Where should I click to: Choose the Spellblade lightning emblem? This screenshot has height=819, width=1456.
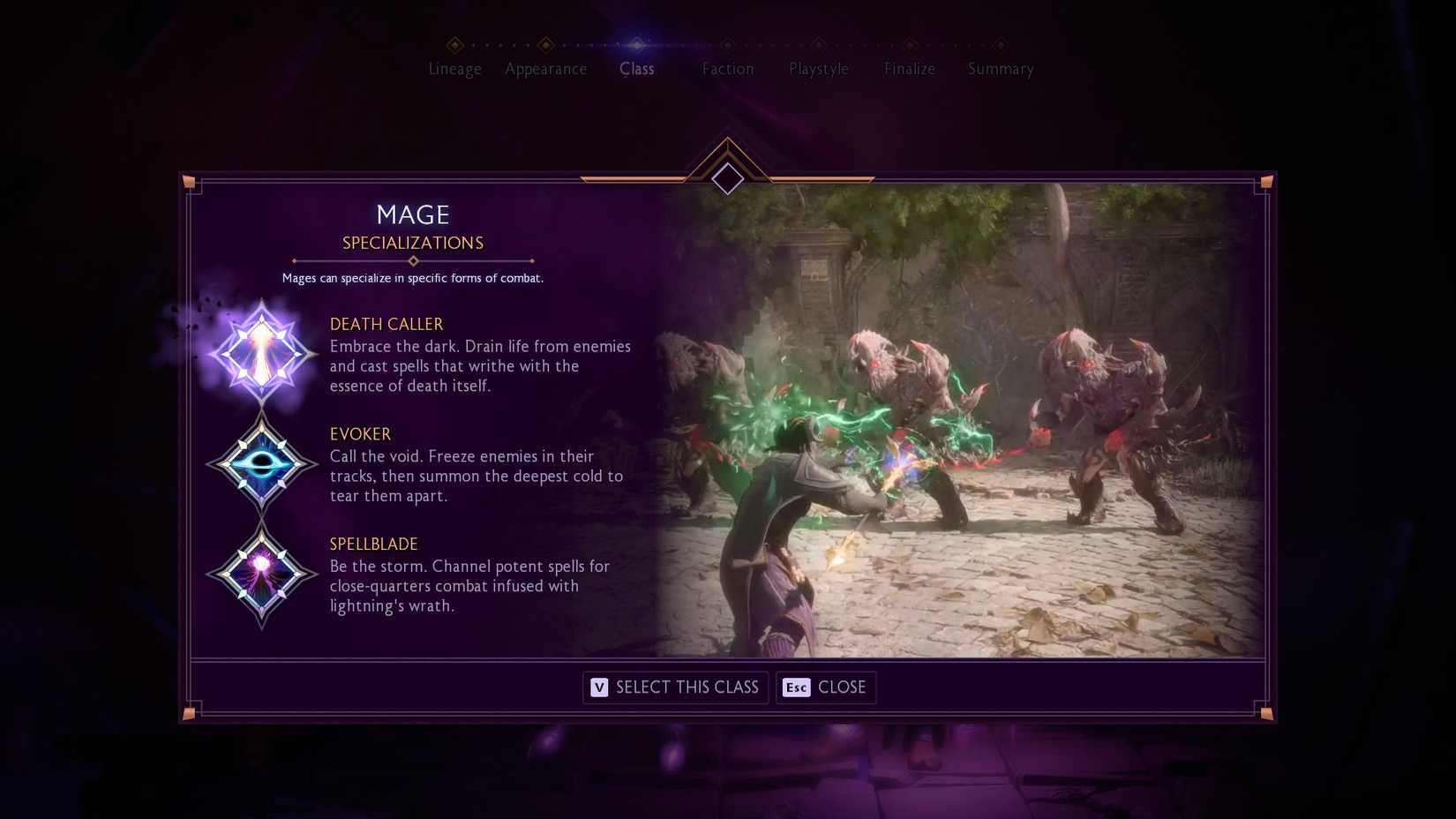tap(262, 573)
